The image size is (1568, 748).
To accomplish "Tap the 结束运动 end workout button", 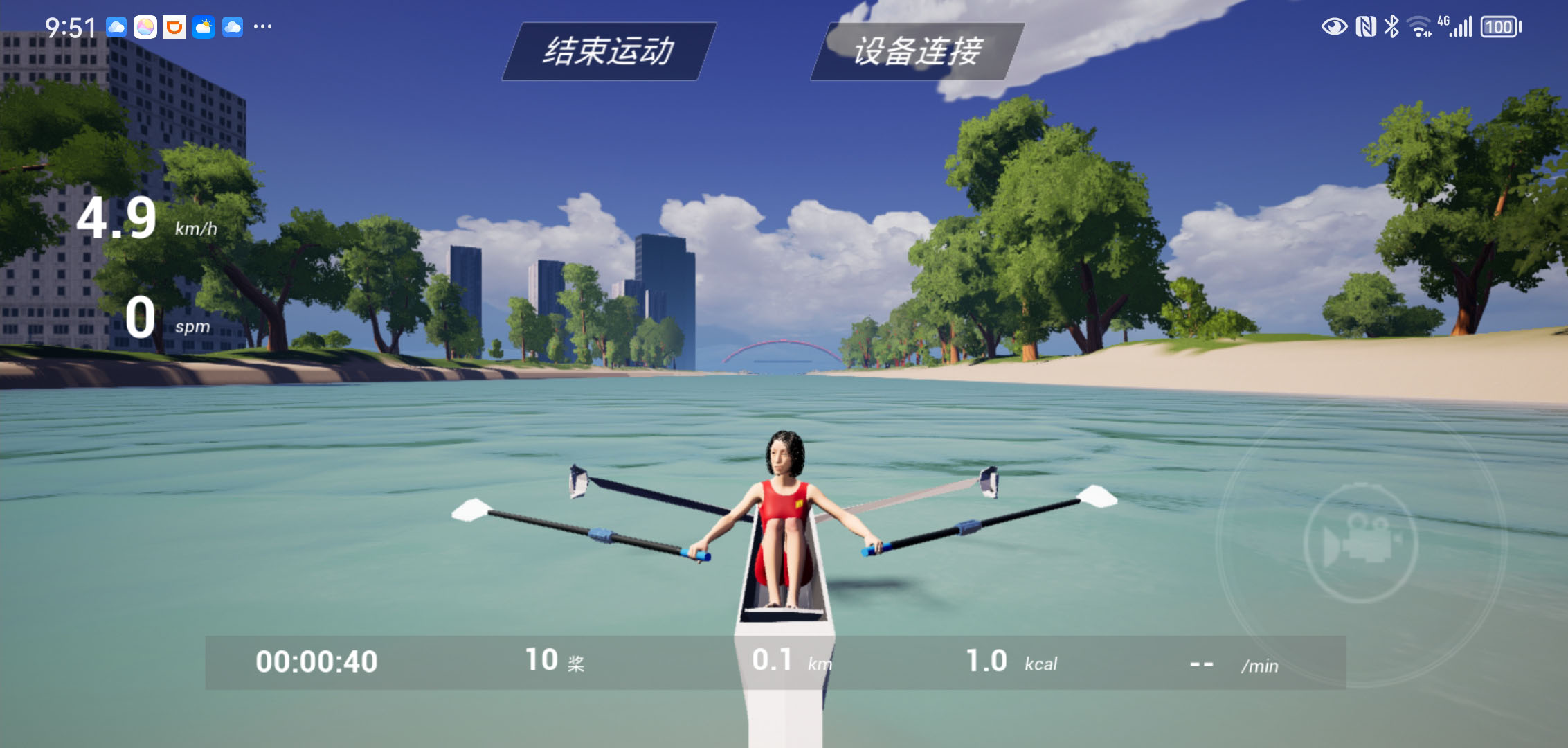I will [609, 51].
